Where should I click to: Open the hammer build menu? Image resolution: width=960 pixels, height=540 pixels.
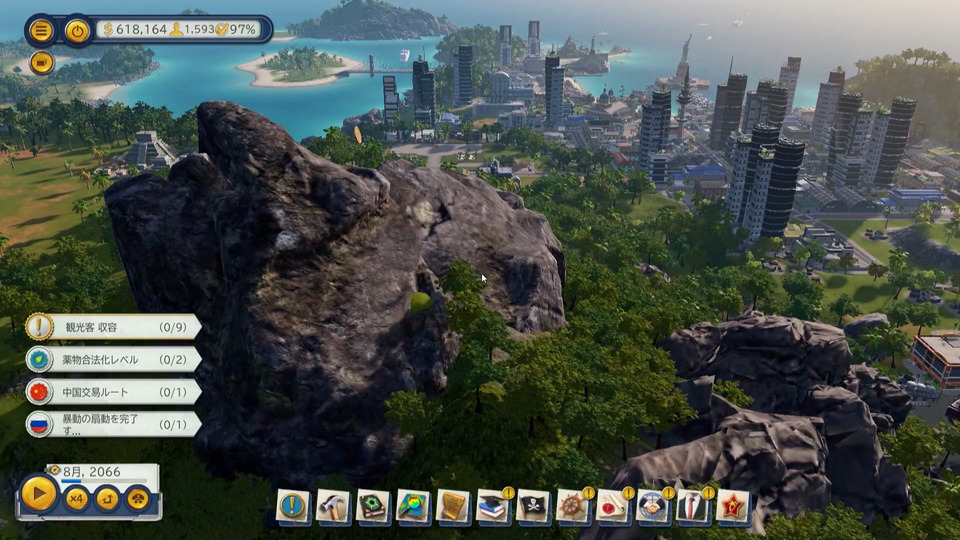coord(333,506)
